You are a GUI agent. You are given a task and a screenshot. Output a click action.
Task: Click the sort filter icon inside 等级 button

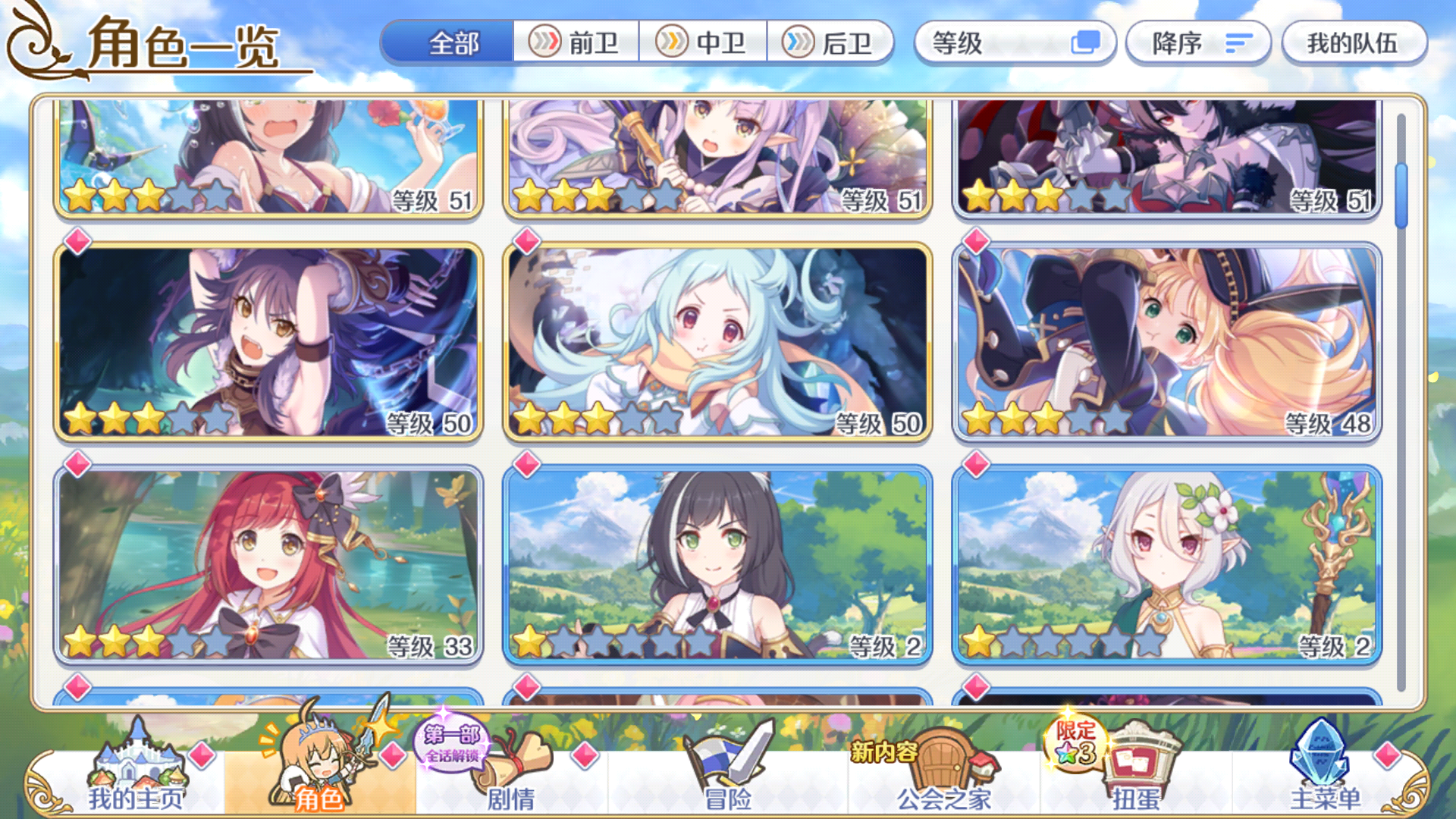[x=1087, y=44]
